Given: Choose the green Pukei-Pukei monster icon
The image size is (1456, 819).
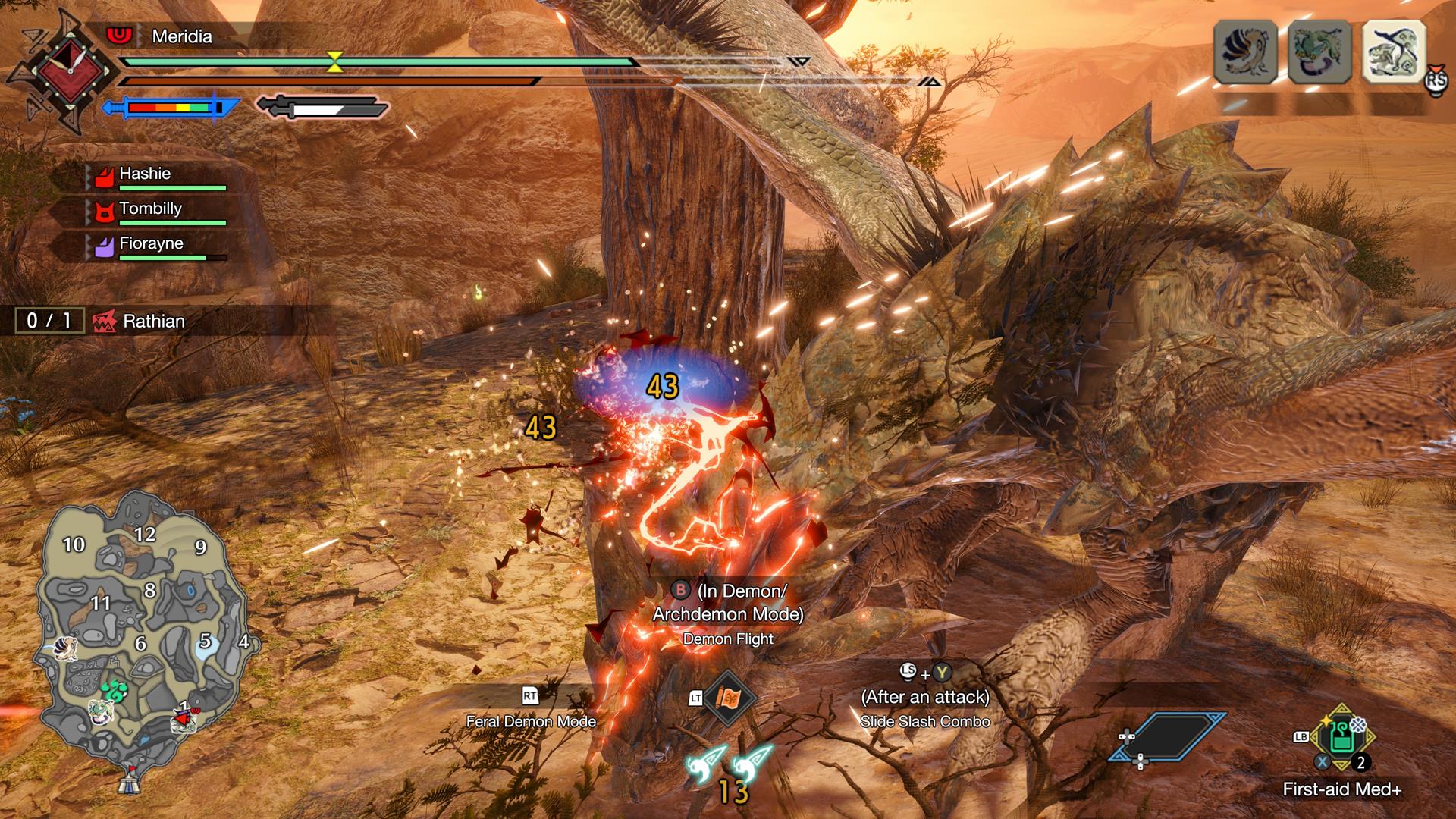Looking at the screenshot, I should point(1319,51).
